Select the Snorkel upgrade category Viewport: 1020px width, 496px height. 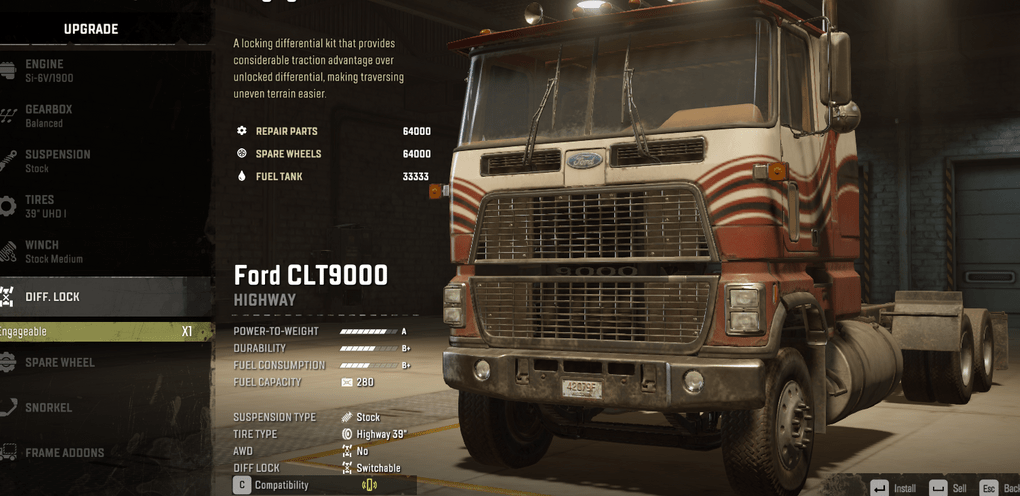pos(48,408)
